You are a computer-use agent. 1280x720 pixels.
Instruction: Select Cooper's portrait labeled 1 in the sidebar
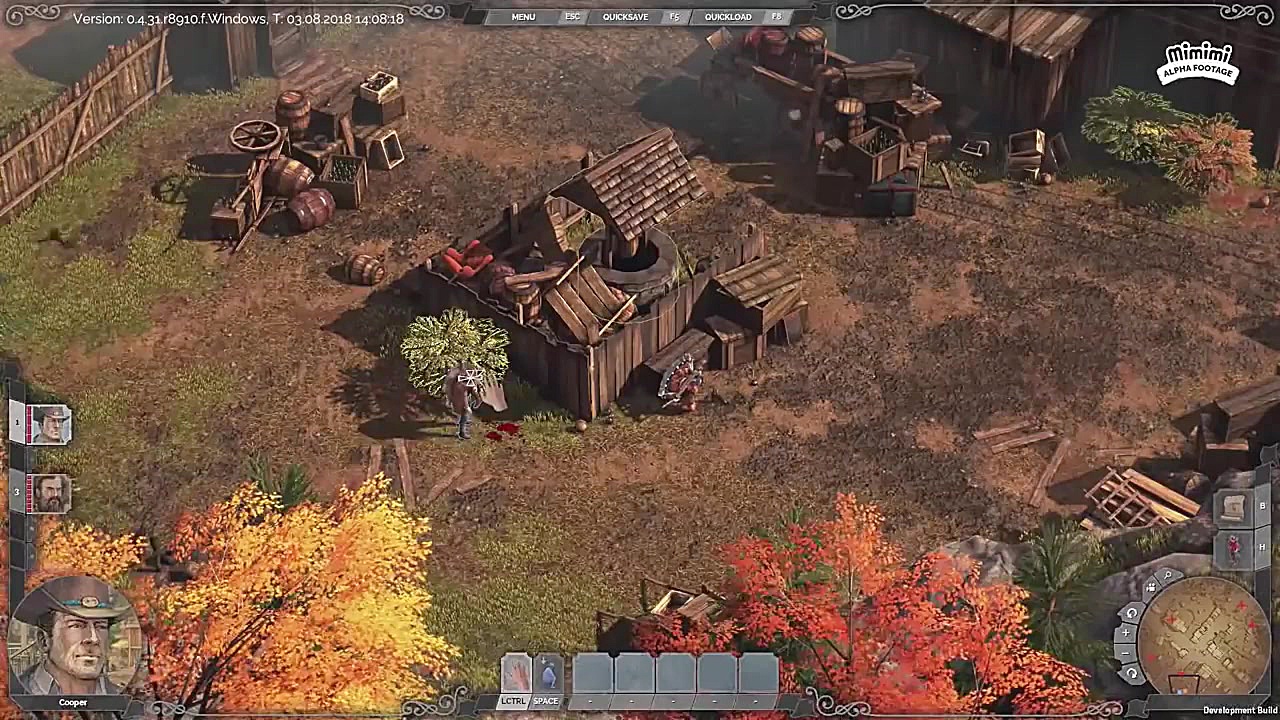48,423
